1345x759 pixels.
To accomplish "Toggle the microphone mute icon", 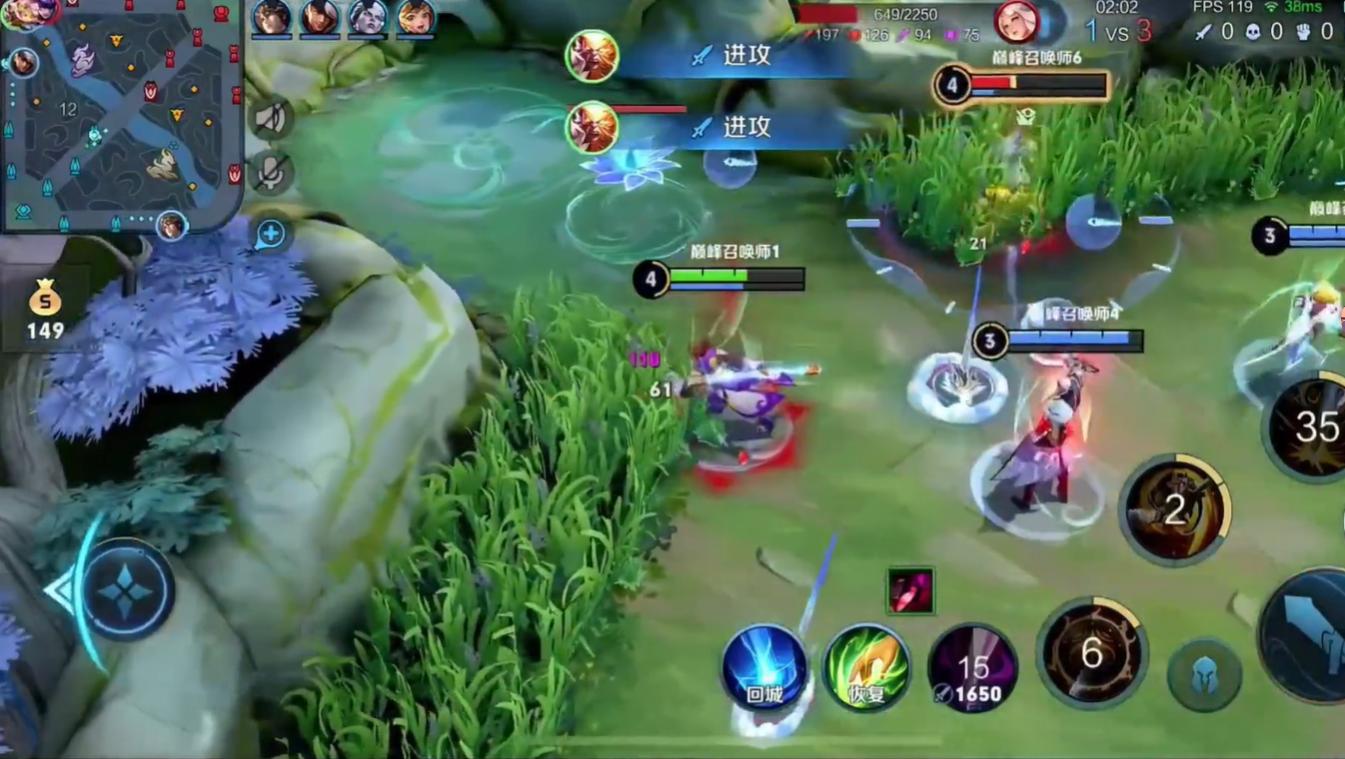I will [x=270, y=172].
